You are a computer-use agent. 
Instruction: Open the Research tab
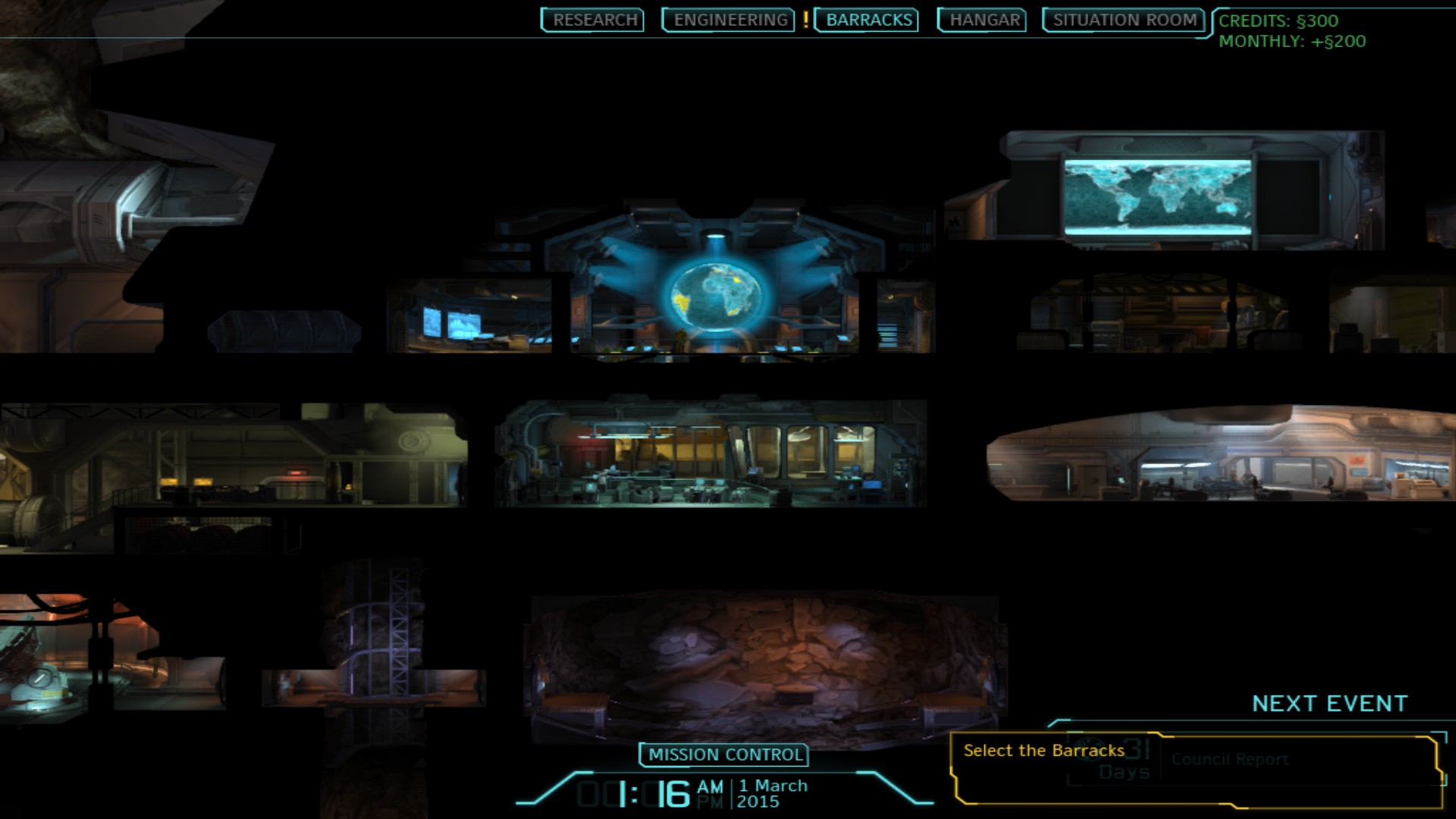(x=594, y=20)
